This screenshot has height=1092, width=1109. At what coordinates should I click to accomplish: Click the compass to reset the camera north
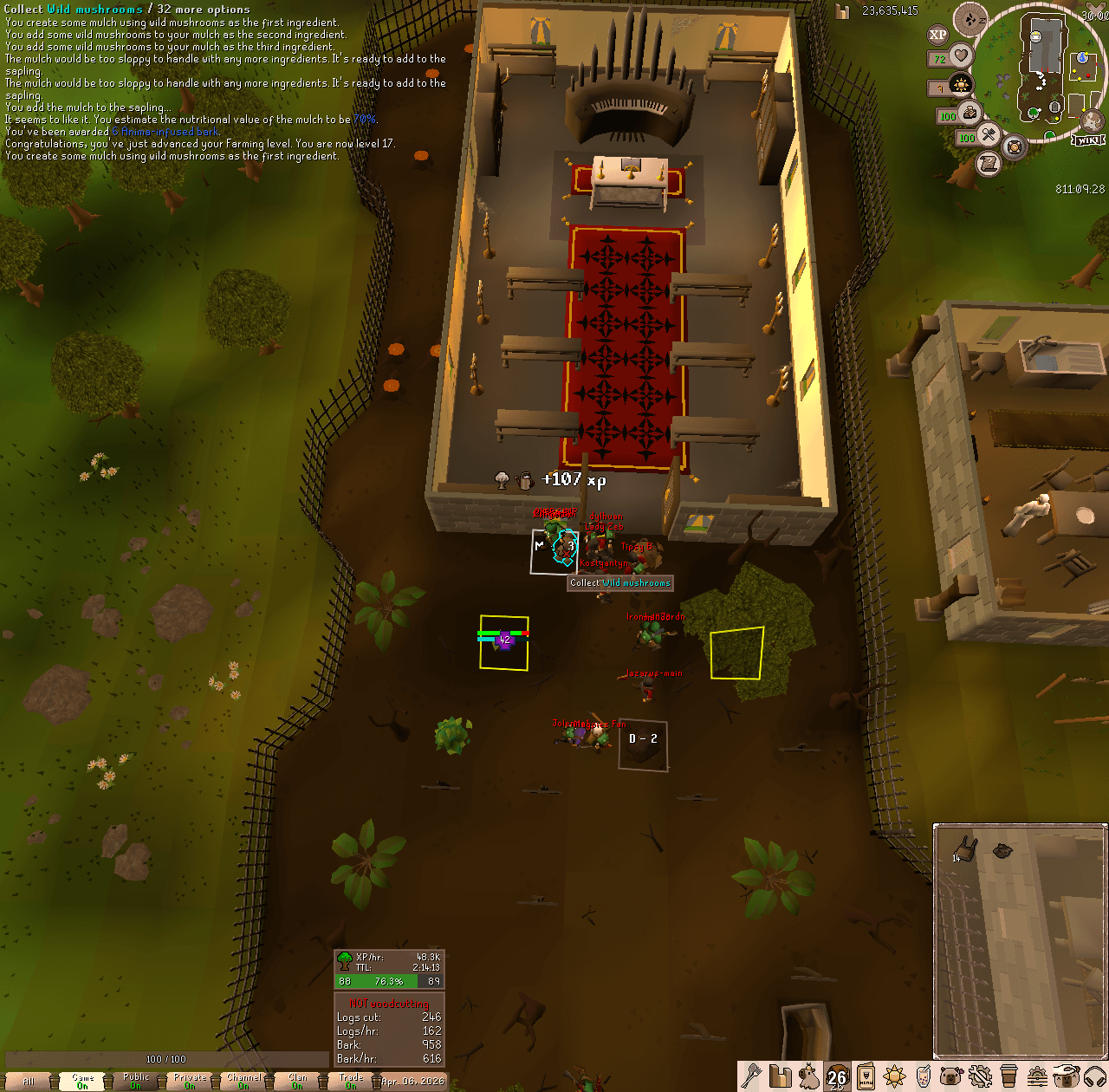pyautogui.click(x=970, y=18)
